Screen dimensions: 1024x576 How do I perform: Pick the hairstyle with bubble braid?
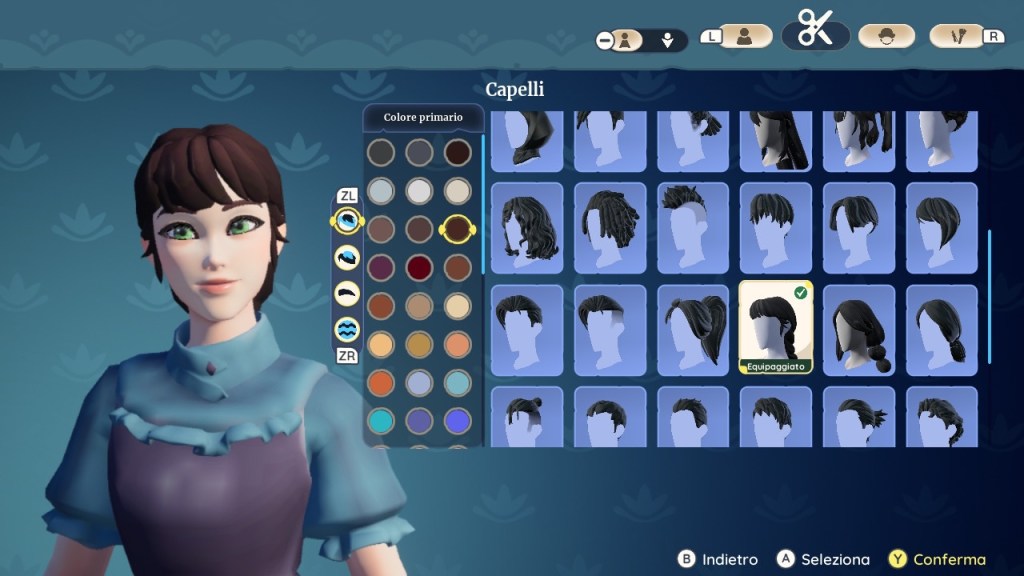click(x=858, y=330)
